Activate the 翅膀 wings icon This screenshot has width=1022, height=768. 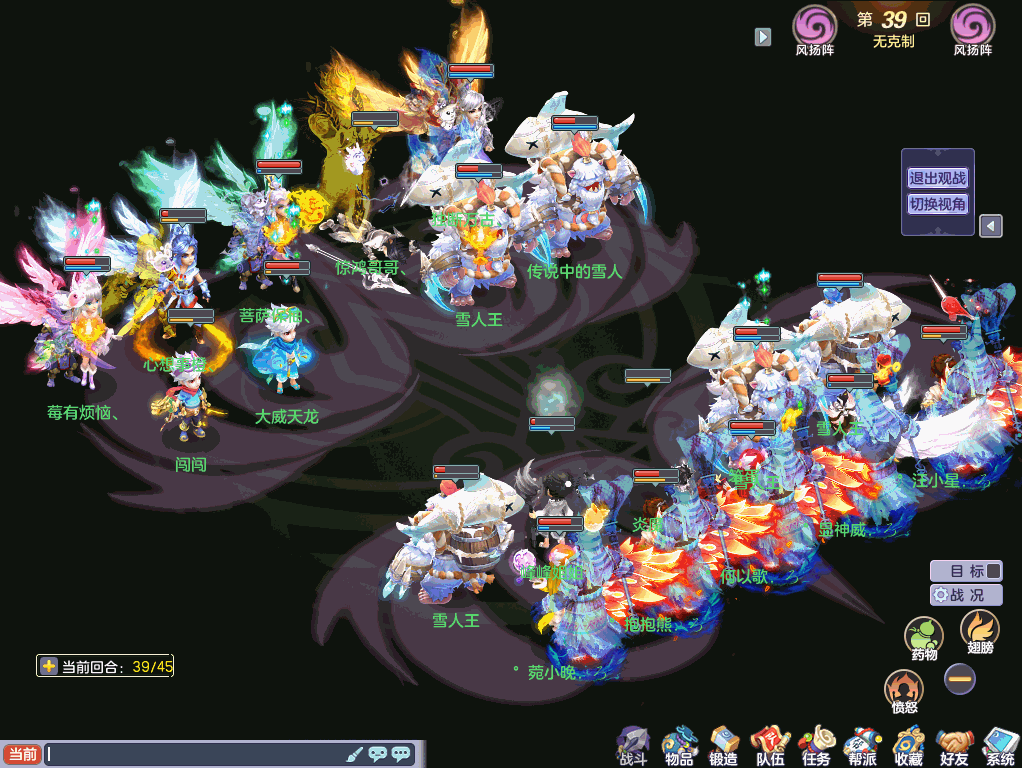(x=979, y=630)
